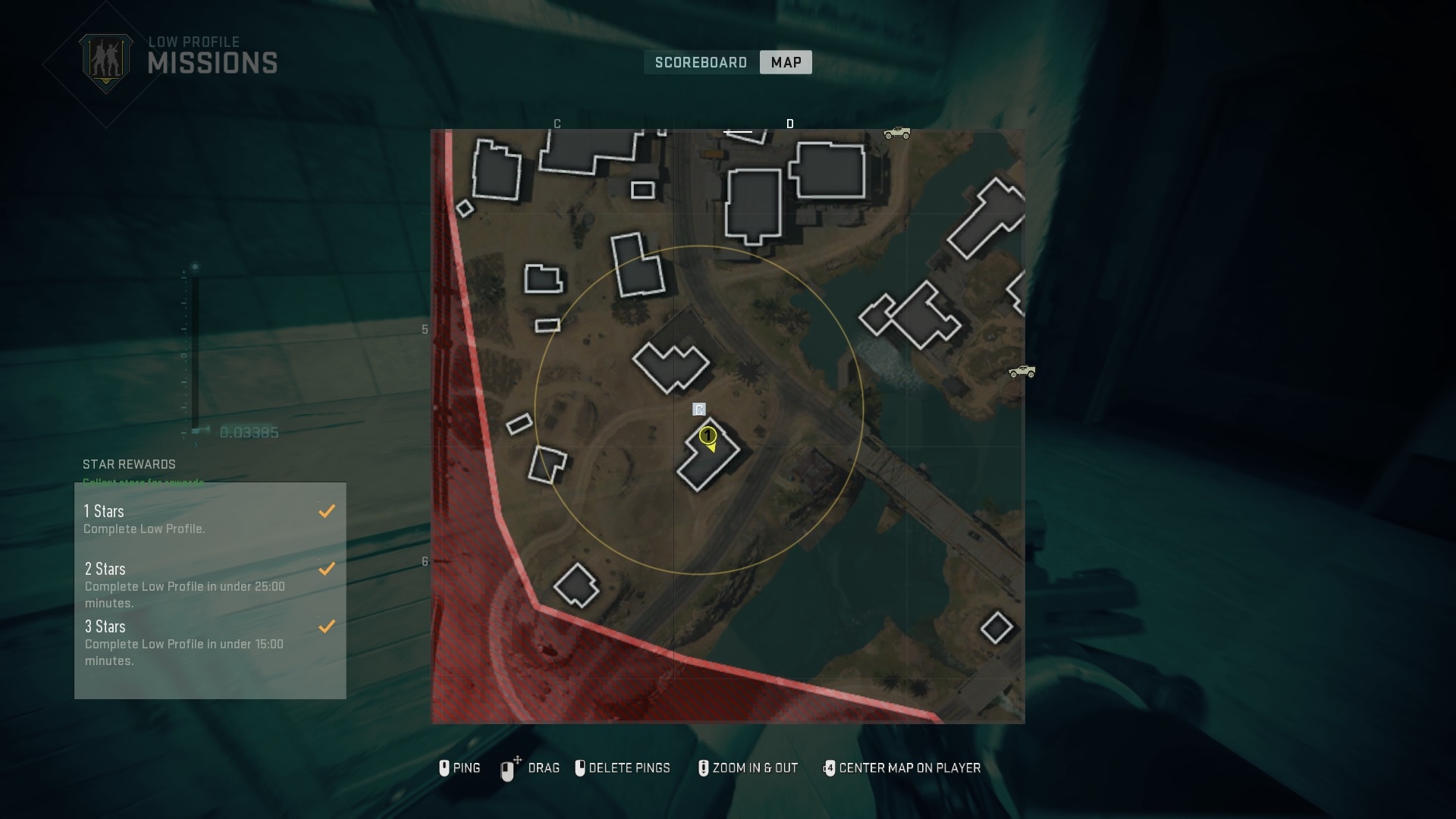Click the Ping mouse button icon
Viewport: 1456px width, 819px height.
(444, 768)
